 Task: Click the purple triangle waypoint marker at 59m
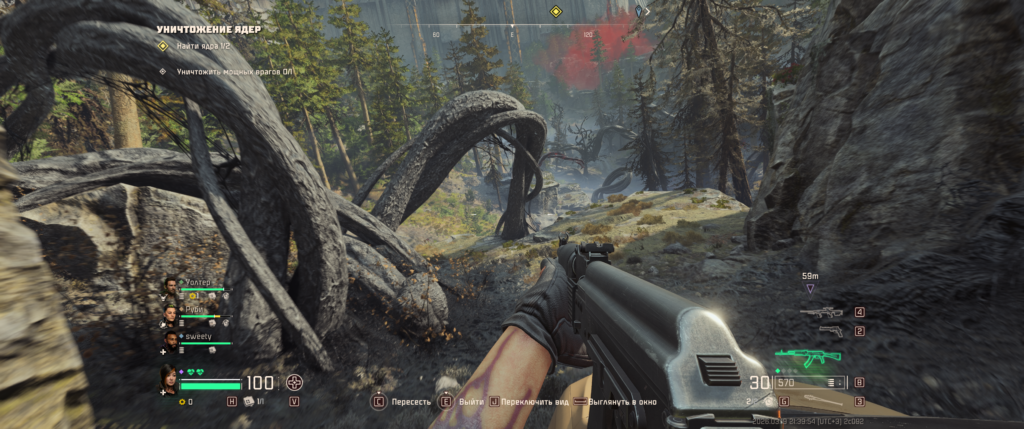810,288
